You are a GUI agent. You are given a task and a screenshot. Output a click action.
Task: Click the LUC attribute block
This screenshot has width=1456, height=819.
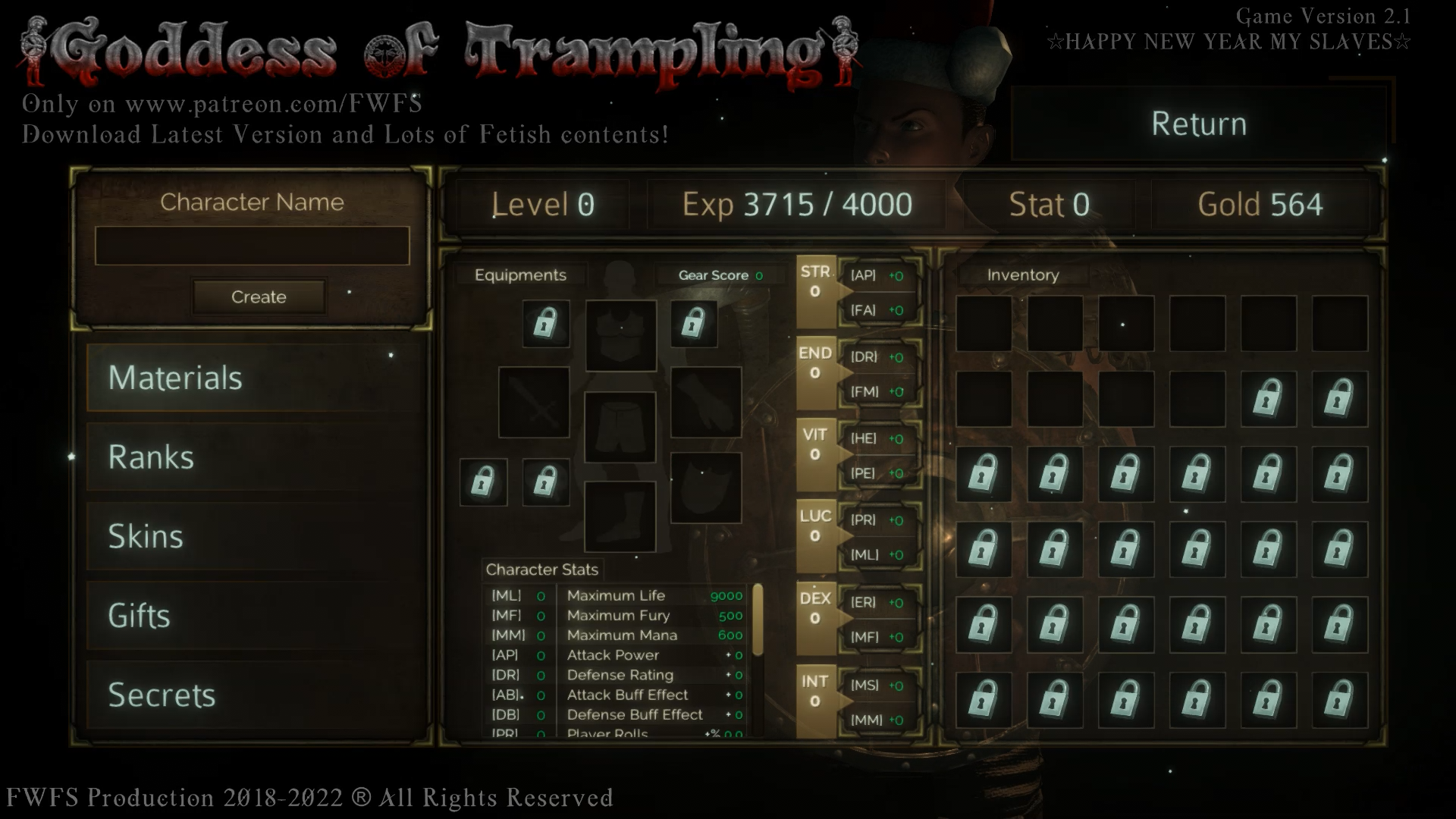tap(815, 535)
